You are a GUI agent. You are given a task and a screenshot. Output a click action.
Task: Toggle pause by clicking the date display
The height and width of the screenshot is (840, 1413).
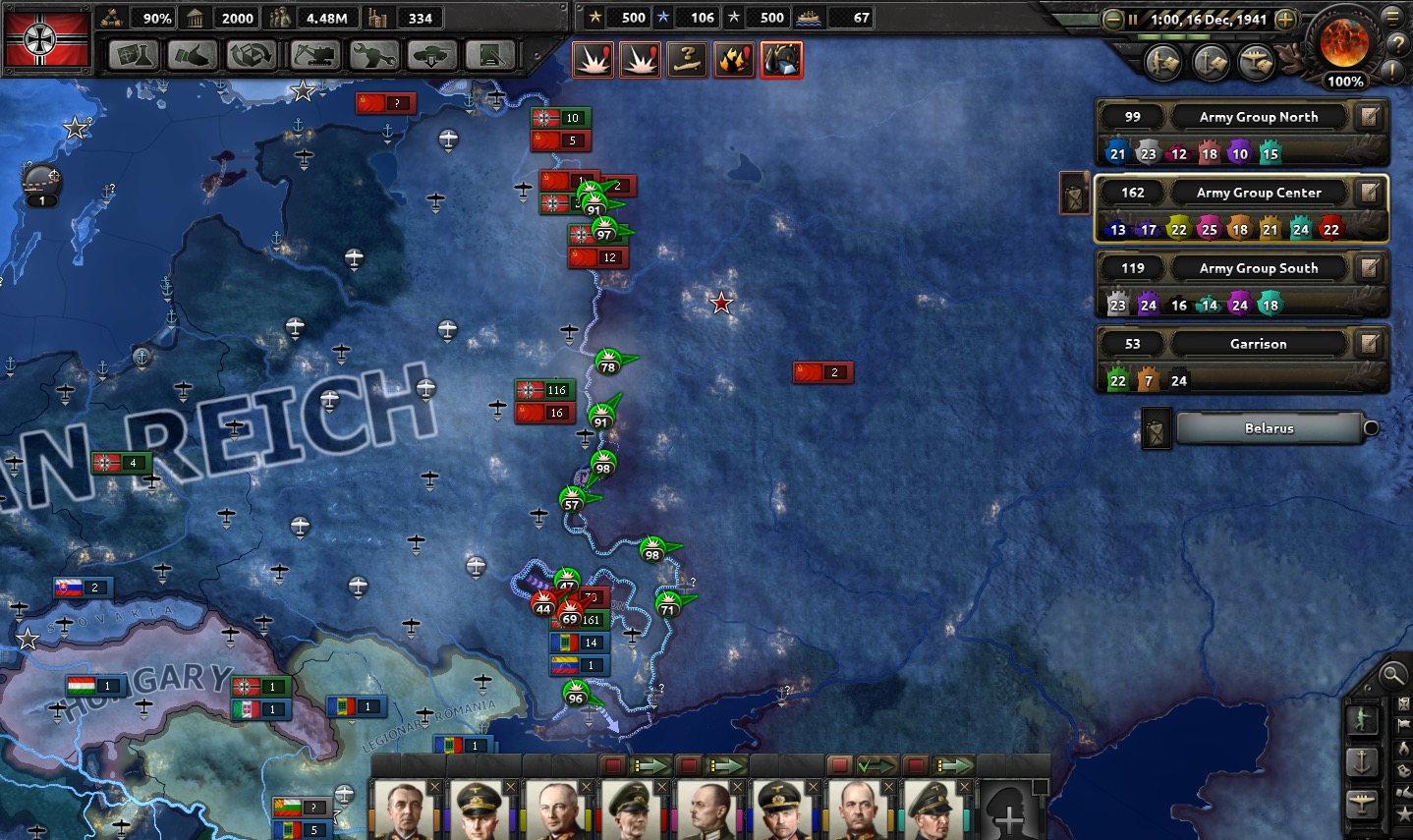coord(1208,20)
